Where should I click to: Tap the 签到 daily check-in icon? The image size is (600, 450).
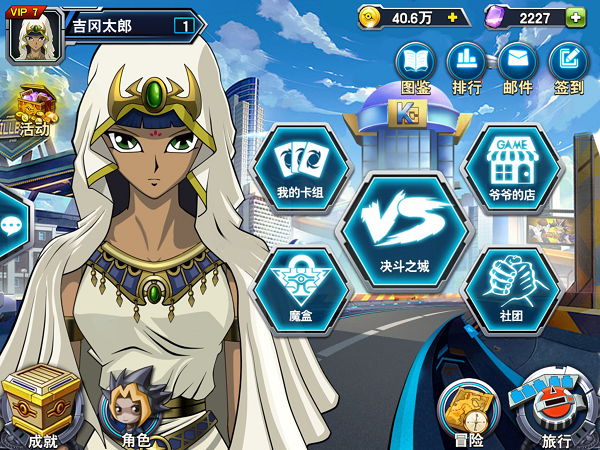tap(568, 65)
